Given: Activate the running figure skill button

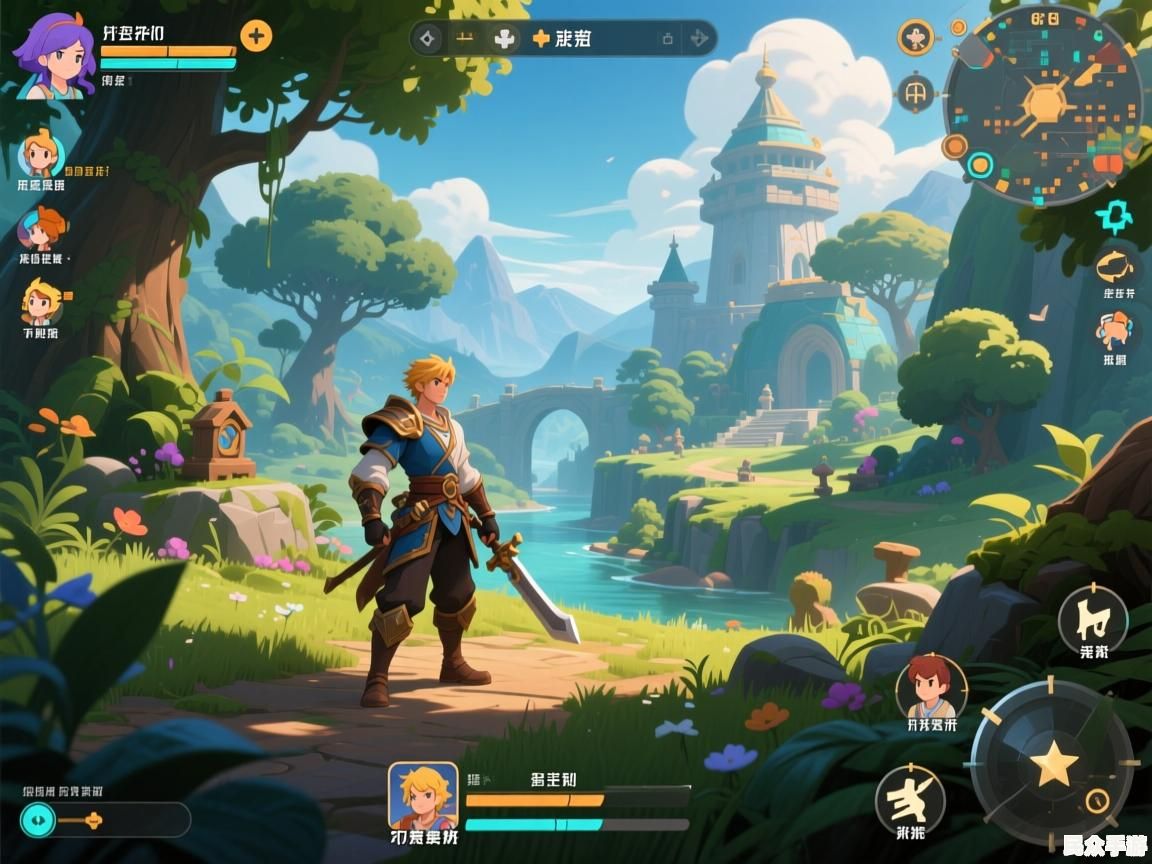Looking at the screenshot, I should click(910, 800).
